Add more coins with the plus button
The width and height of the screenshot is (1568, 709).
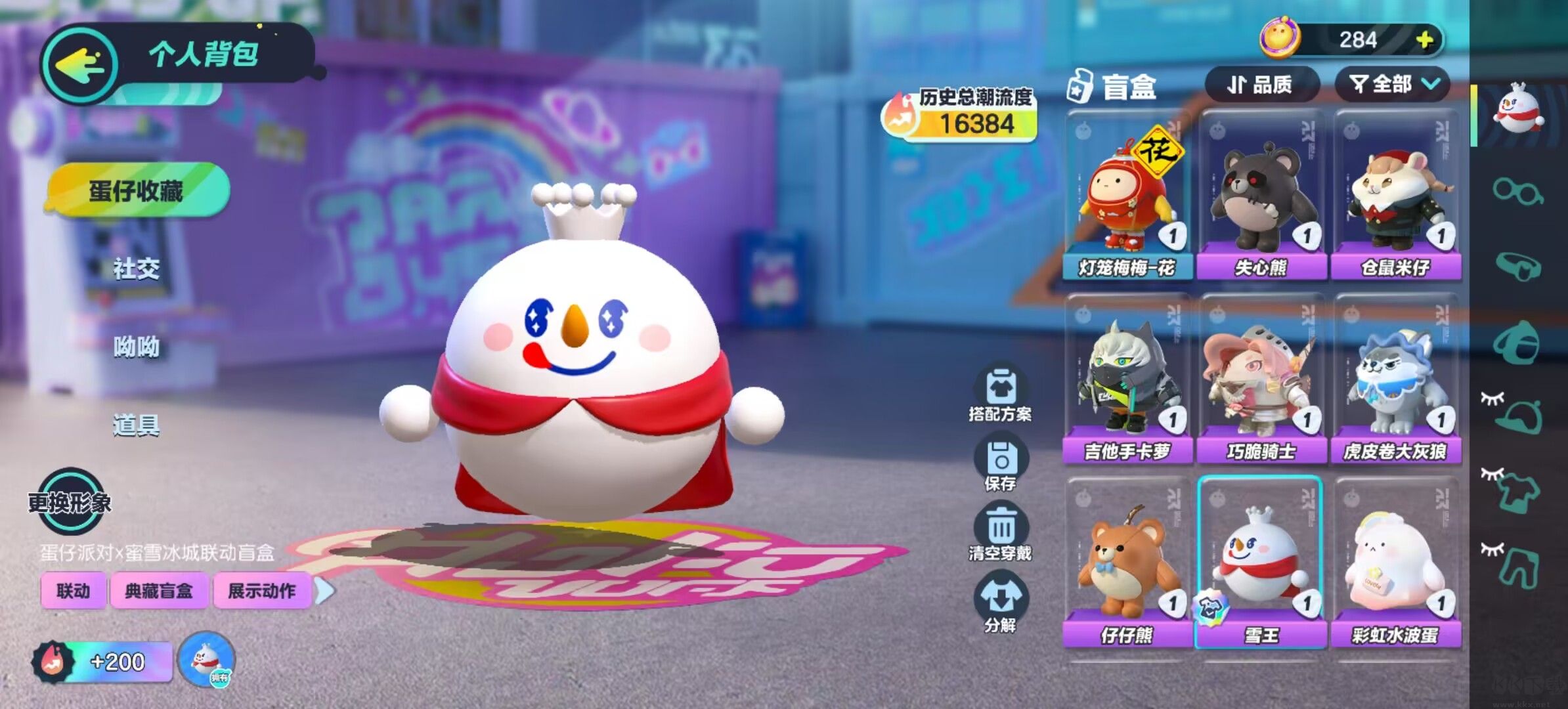(1424, 41)
